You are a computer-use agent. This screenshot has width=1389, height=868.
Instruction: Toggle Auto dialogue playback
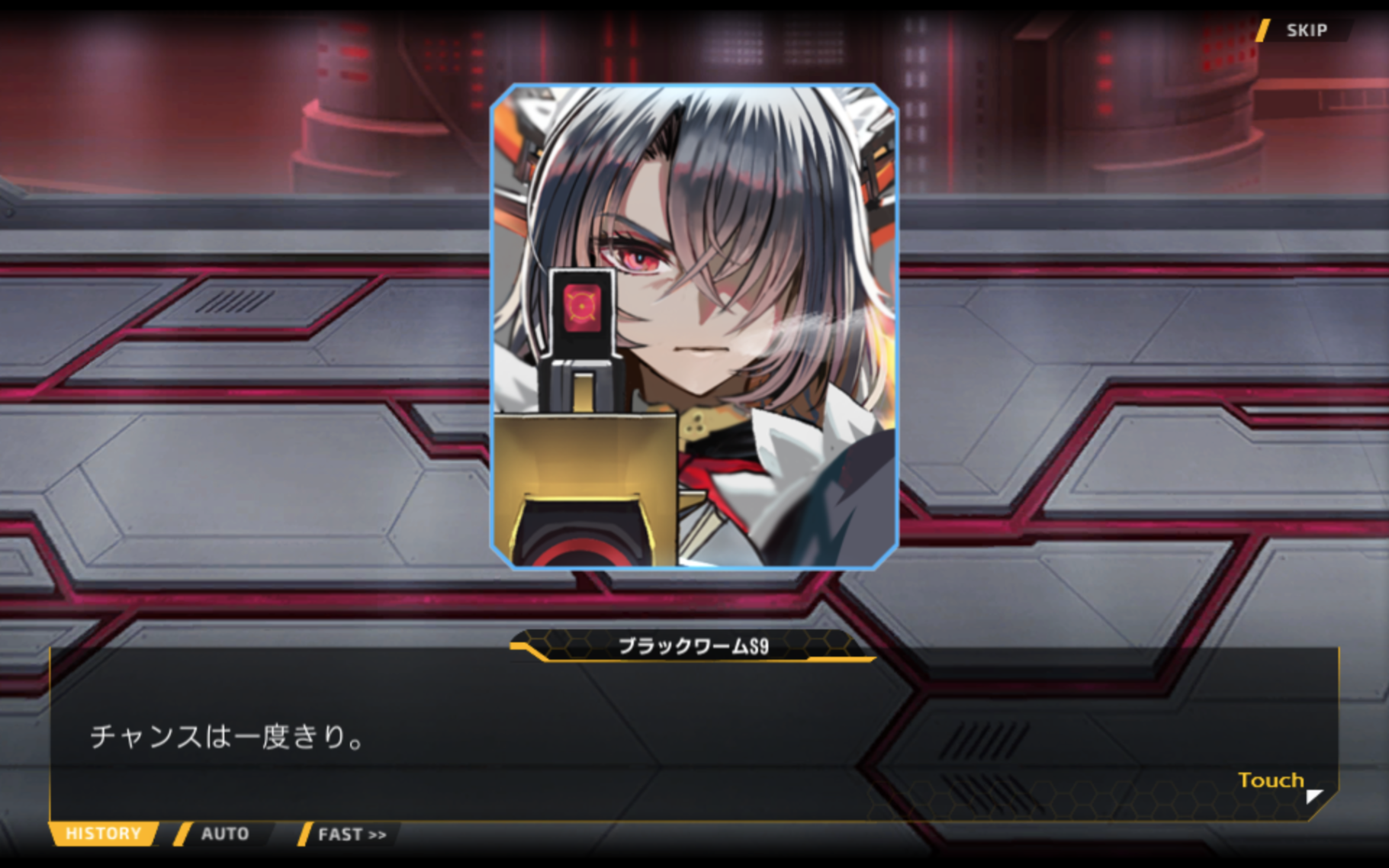224,834
